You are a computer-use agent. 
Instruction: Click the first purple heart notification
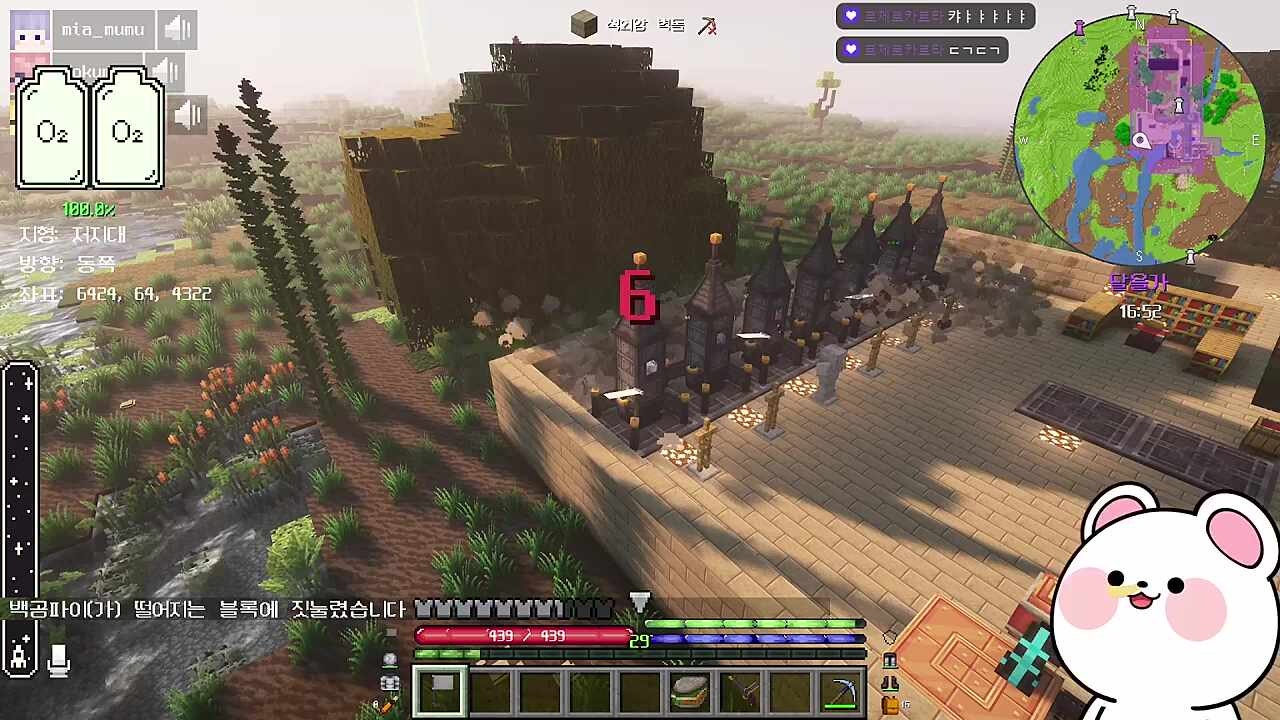coord(935,16)
